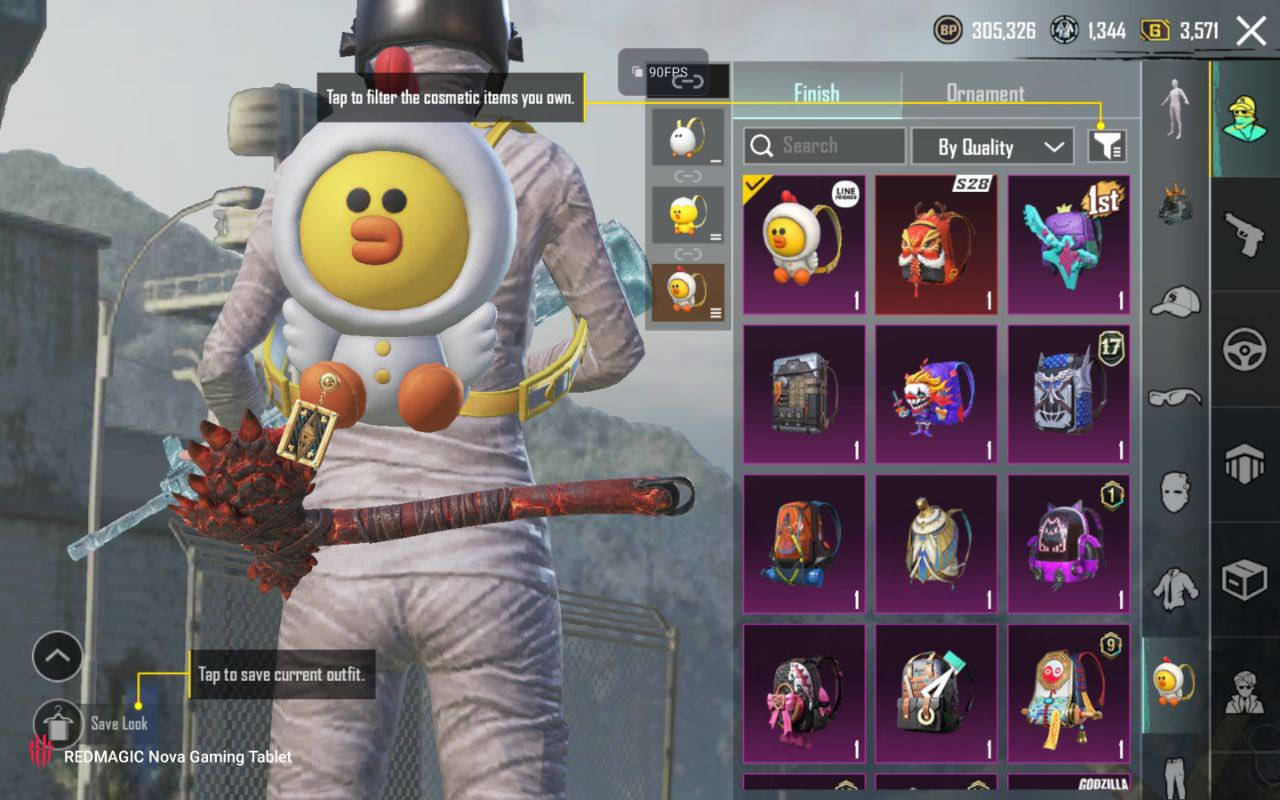Image resolution: width=1280 pixels, height=800 pixels.
Task: Choose the purple cat-ear backpack
Action: 1068,543
